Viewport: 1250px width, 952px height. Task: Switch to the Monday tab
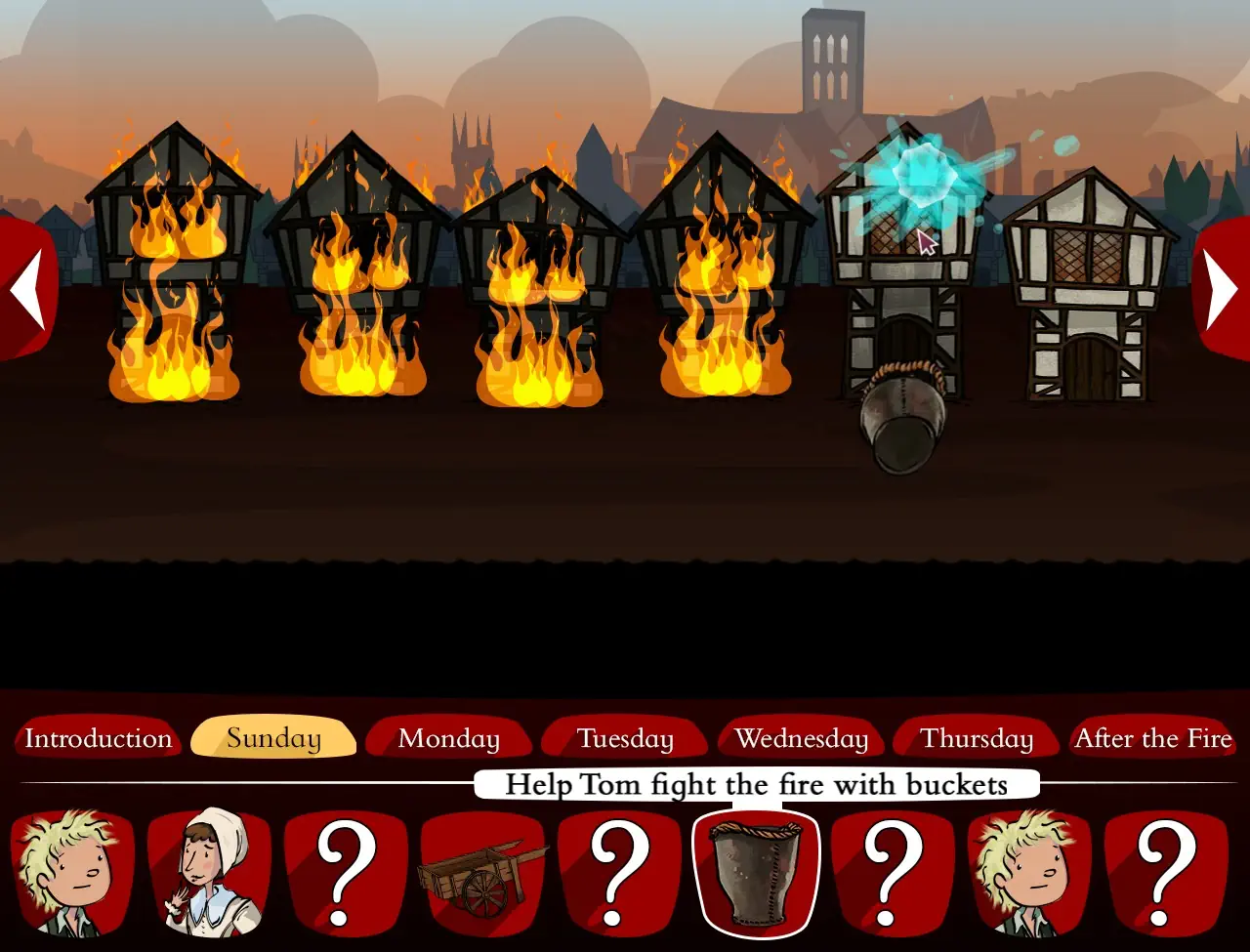coord(448,739)
